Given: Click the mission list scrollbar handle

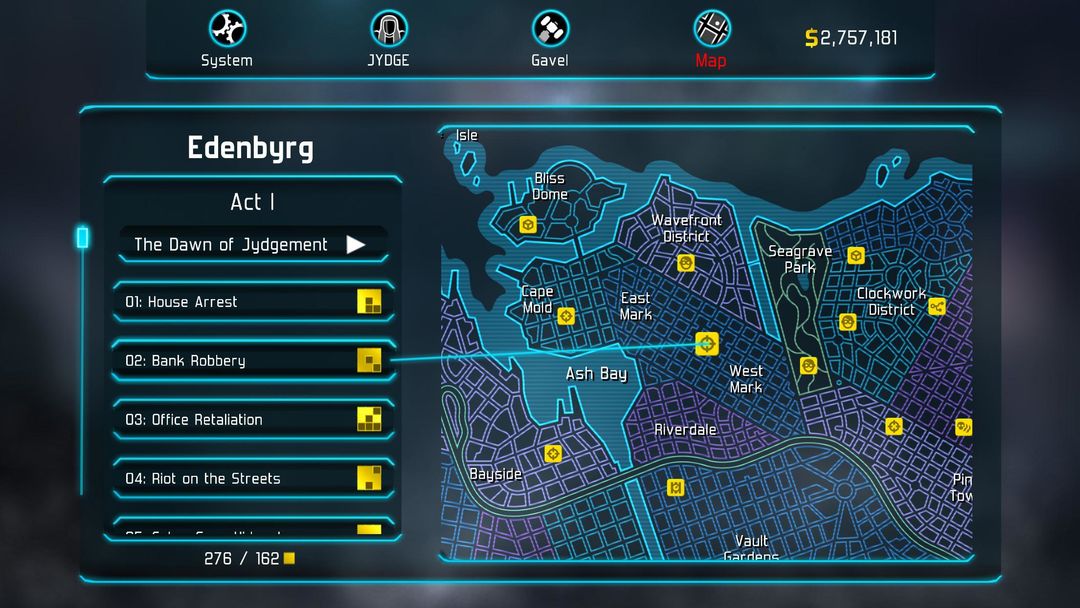Looking at the screenshot, I should click(x=83, y=237).
